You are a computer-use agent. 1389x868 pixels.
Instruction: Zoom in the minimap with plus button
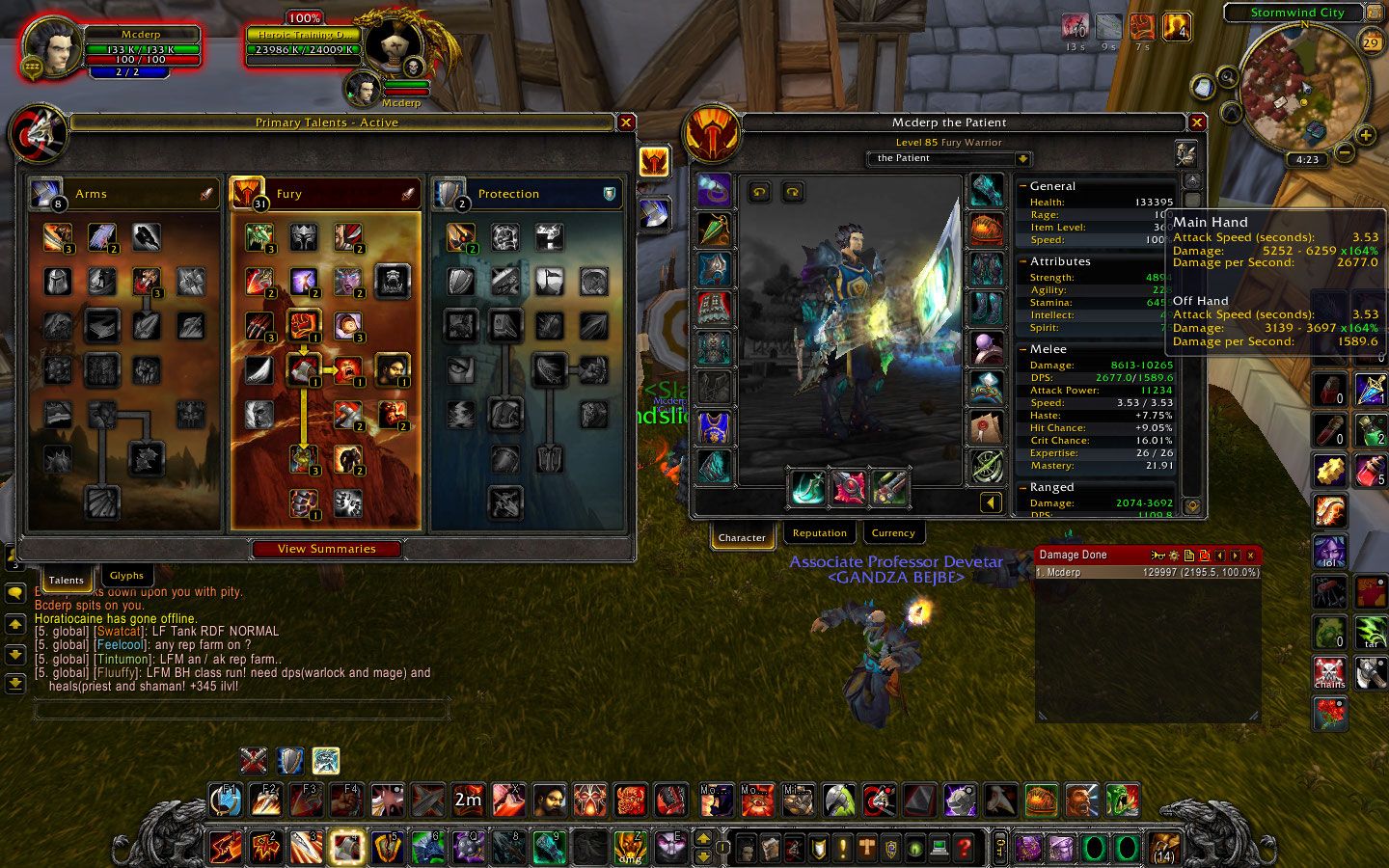pyautogui.click(x=1366, y=135)
